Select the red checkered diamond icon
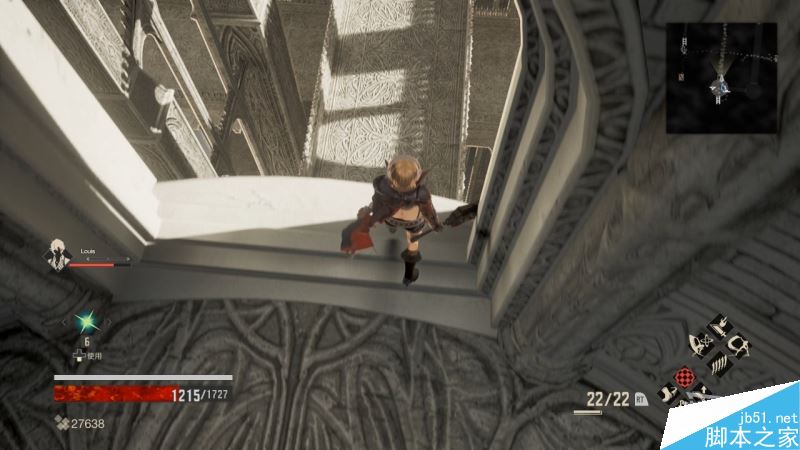 686,378
